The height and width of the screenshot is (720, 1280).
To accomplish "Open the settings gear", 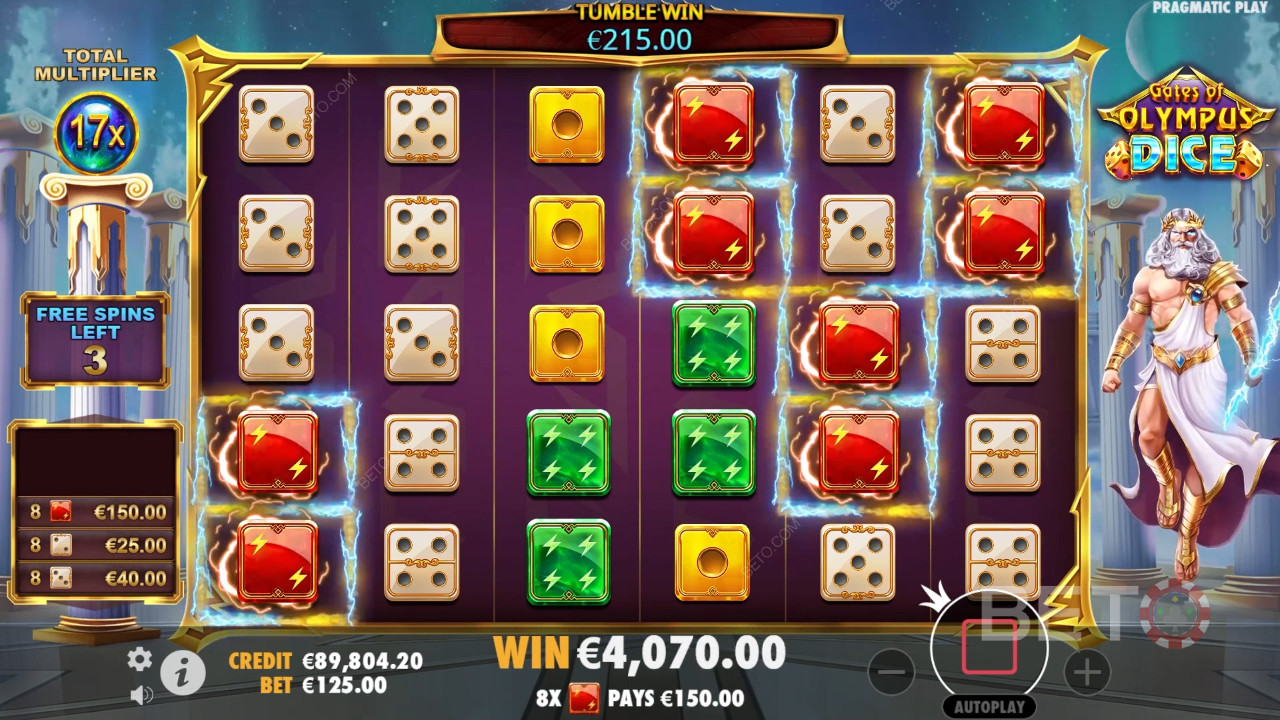I will (139, 658).
